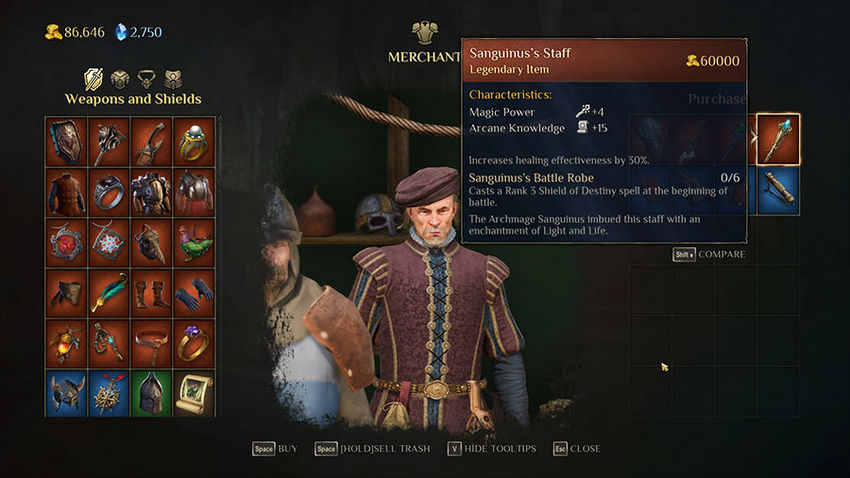Select the spiked mace weapon slot
Screen dimensions: 850x478
click(x=109, y=141)
